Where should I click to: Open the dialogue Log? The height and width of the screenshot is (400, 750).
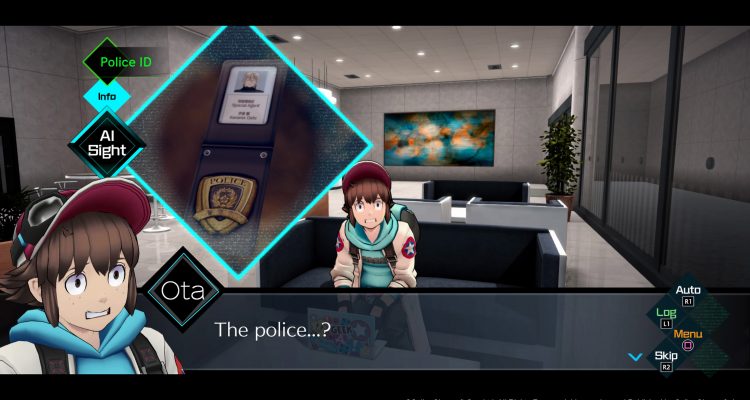coord(666,314)
